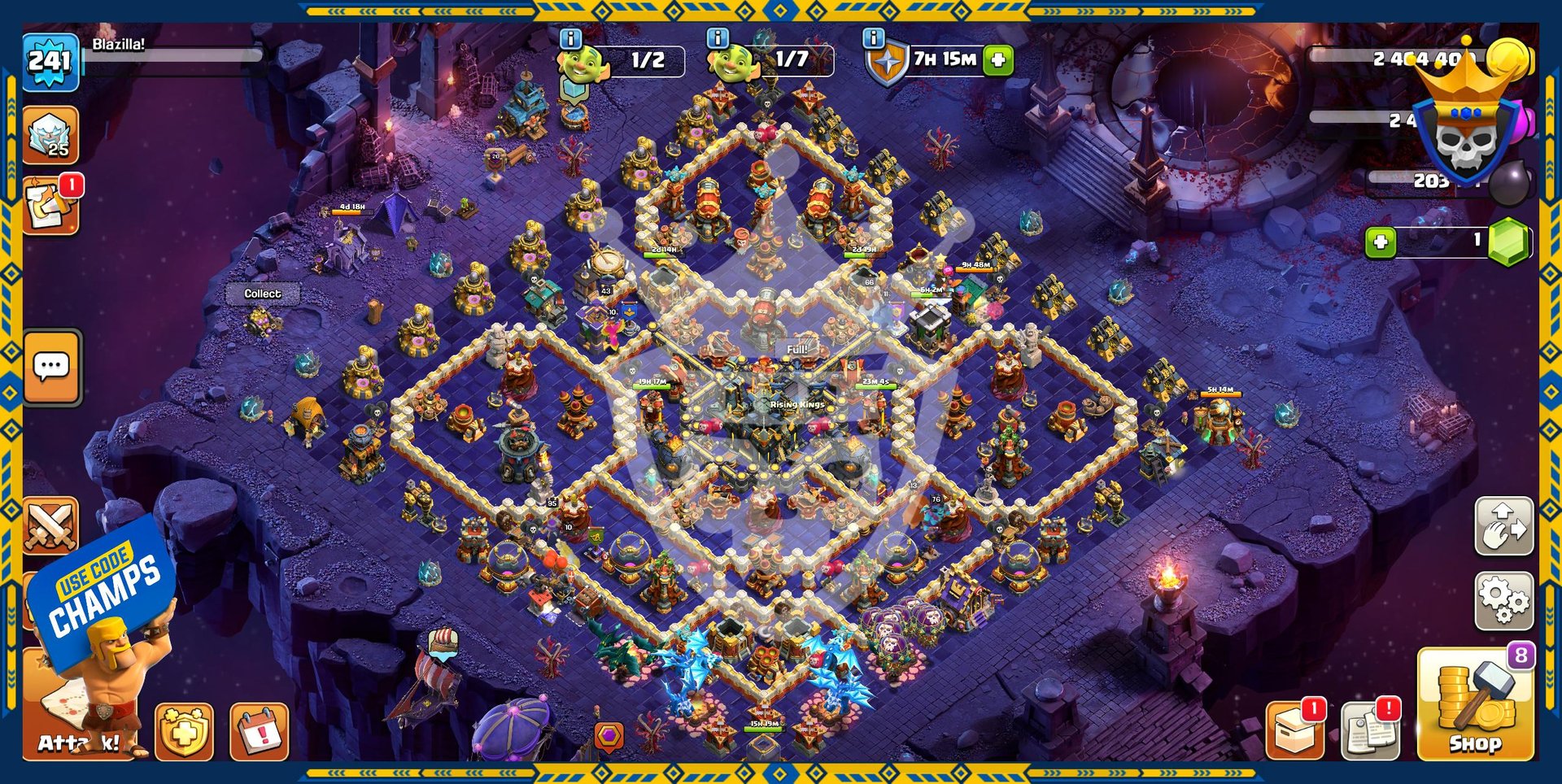Open the events calendar button
This screenshot has width=1562, height=784.
click(260, 732)
